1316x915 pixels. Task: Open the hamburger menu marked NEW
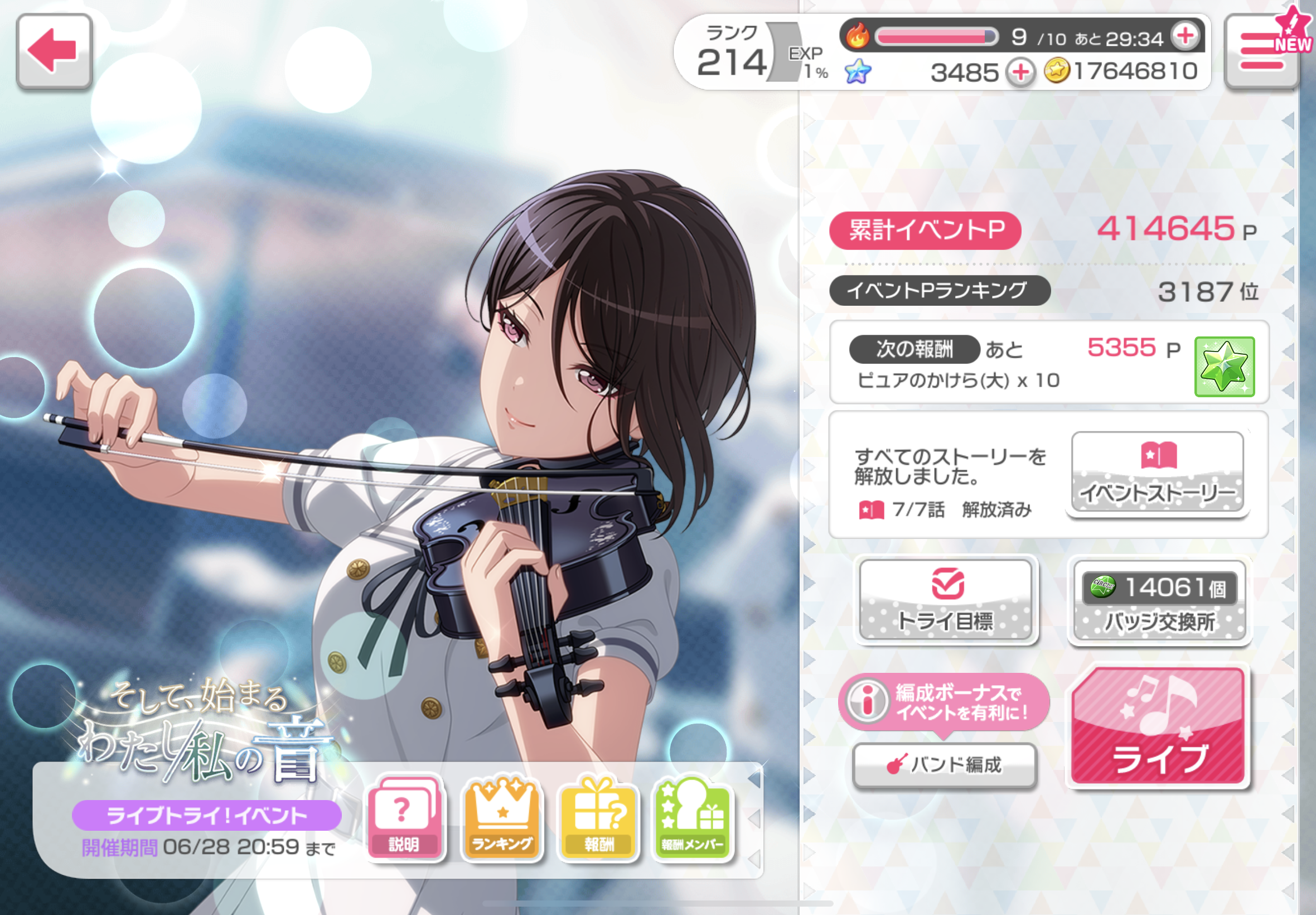click(1262, 51)
